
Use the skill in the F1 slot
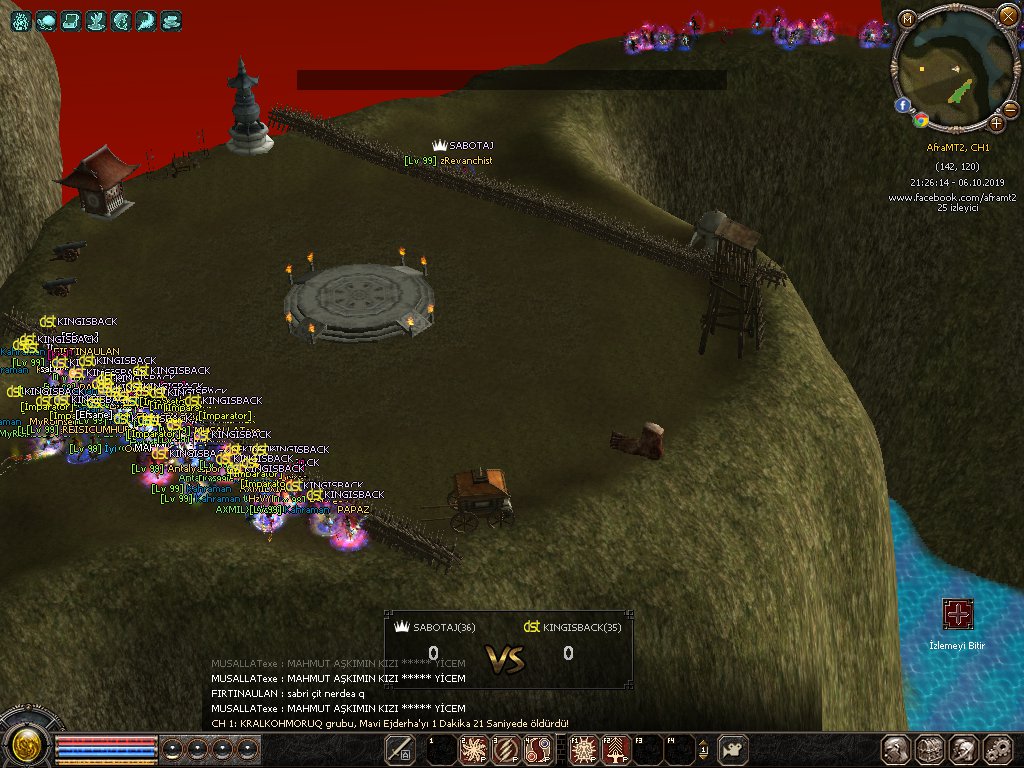pyautogui.click(x=582, y=749)
